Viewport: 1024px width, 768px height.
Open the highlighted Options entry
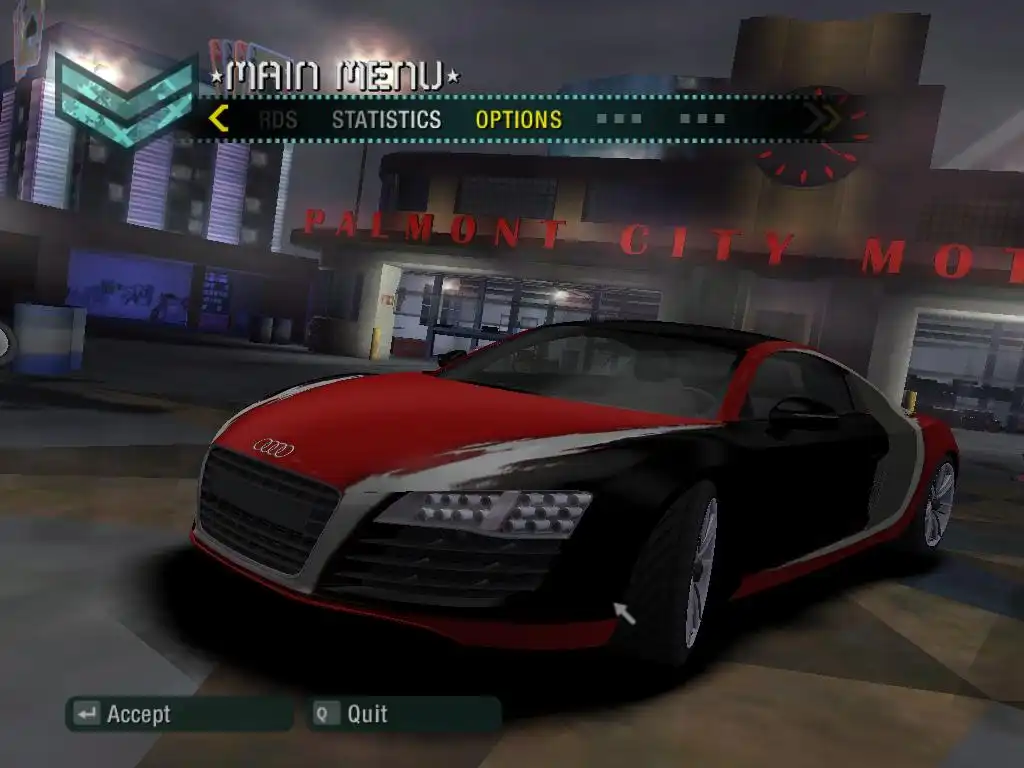(518, 120)
